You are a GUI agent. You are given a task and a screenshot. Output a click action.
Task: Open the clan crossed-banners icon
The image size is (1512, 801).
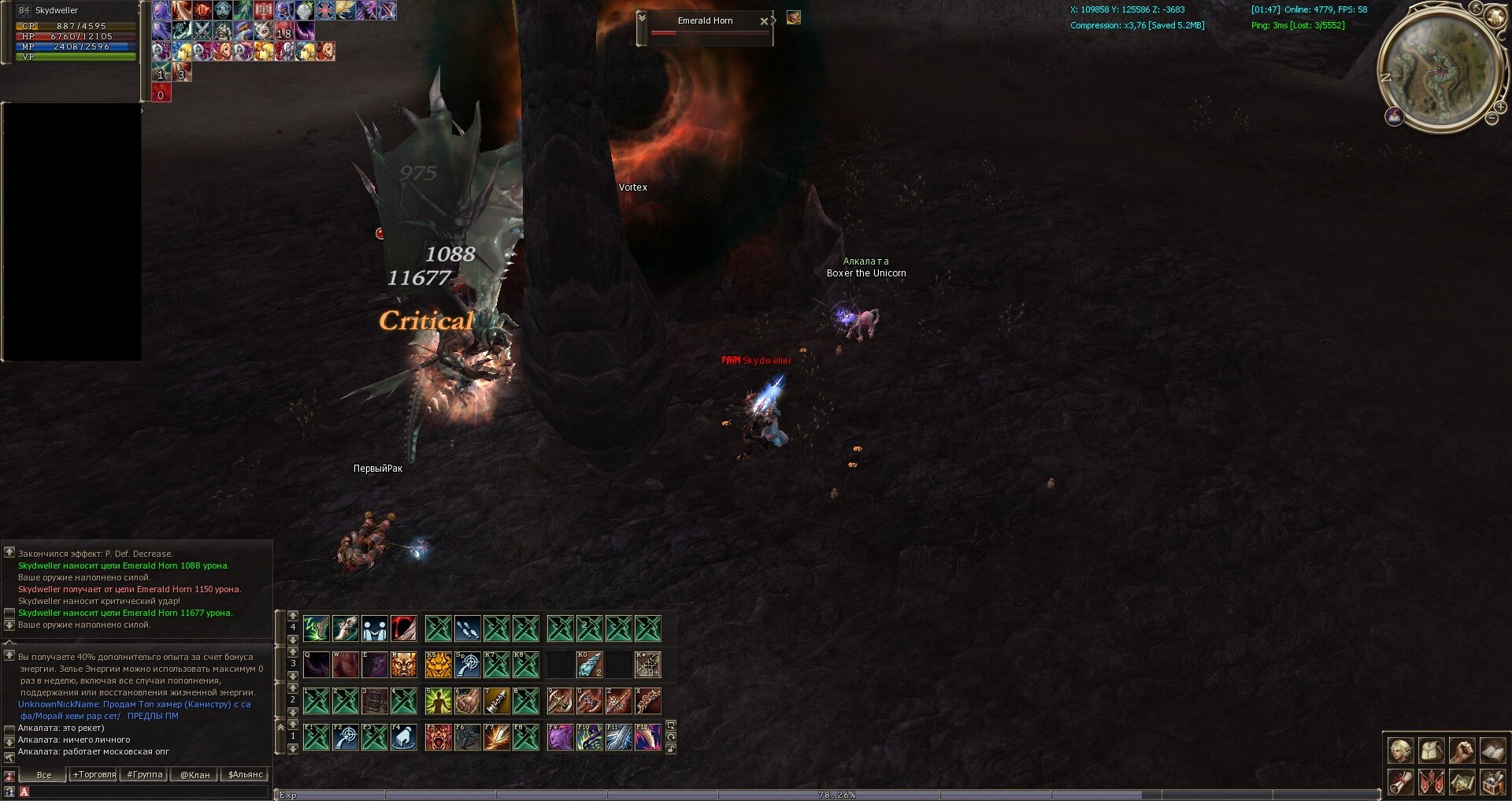[x=1431, y=782]
